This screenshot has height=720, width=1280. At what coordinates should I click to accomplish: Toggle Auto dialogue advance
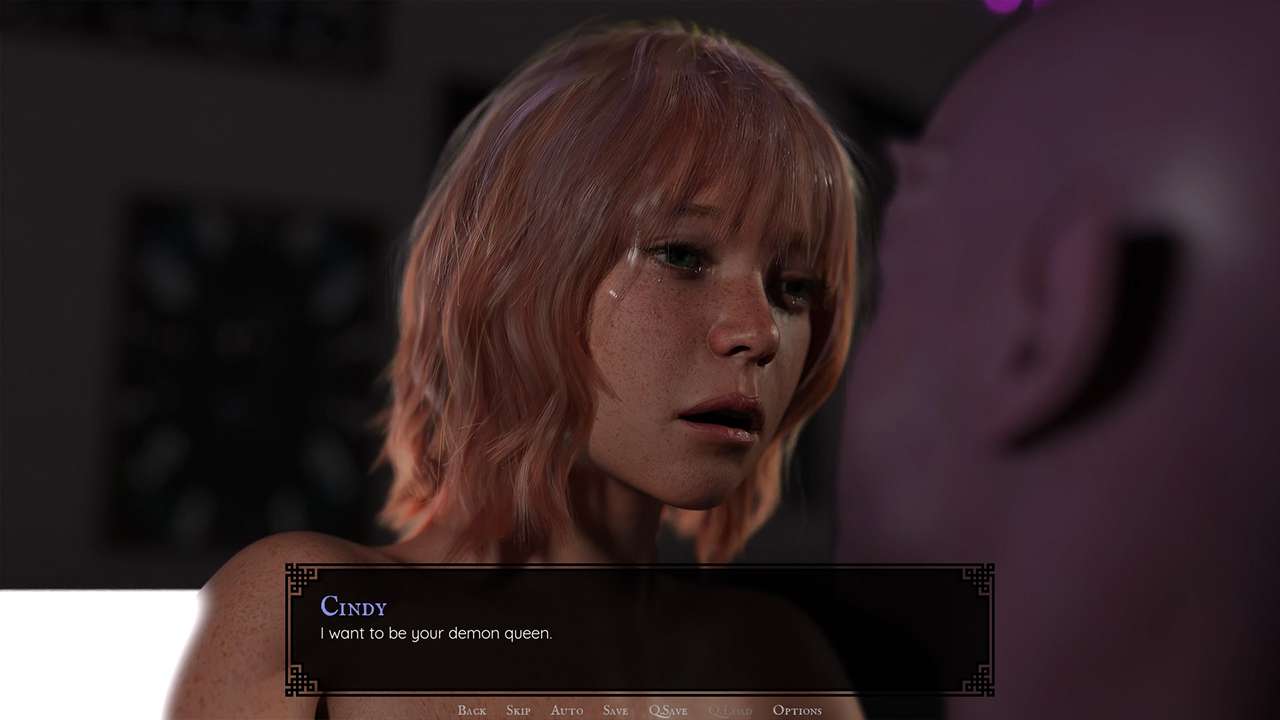click(x=566, y=710)
